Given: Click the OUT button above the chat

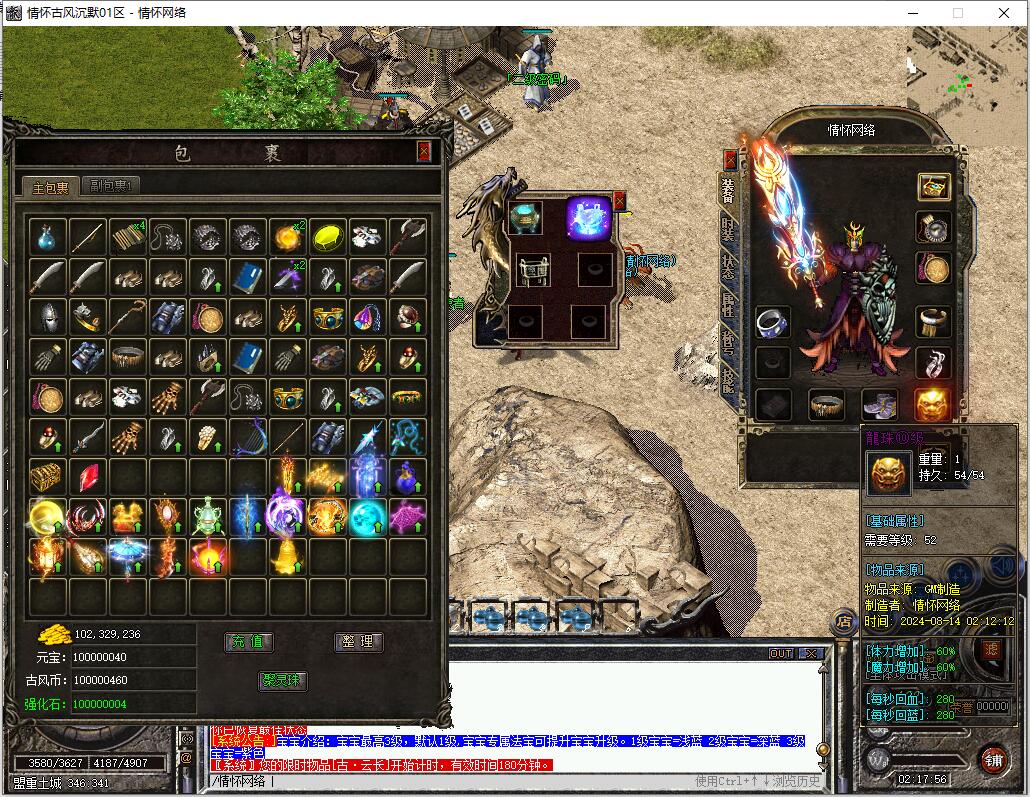Looking at the screenshot, I should click(781, 653).
